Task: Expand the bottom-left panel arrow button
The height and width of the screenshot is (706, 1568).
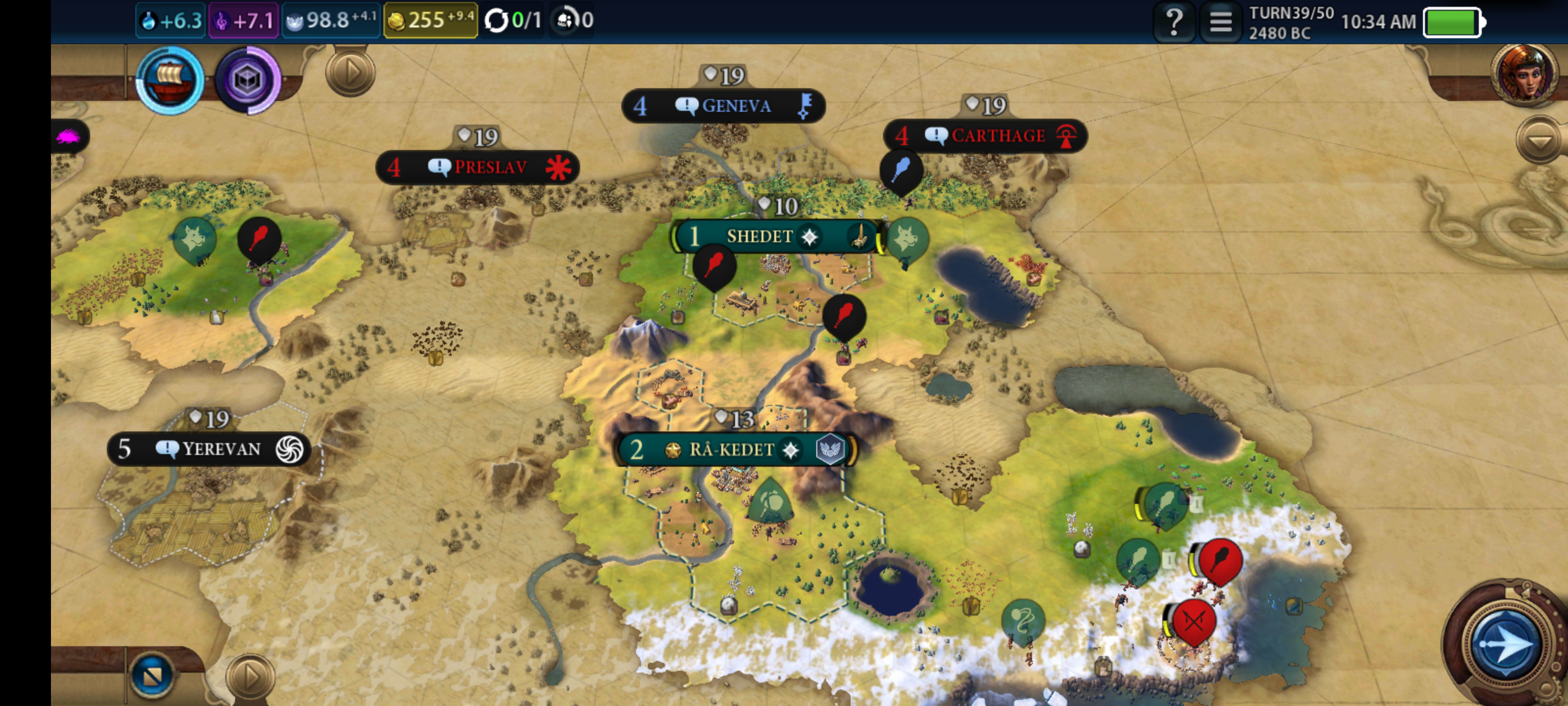Action: pyautogui.click(x=250, y=676)
